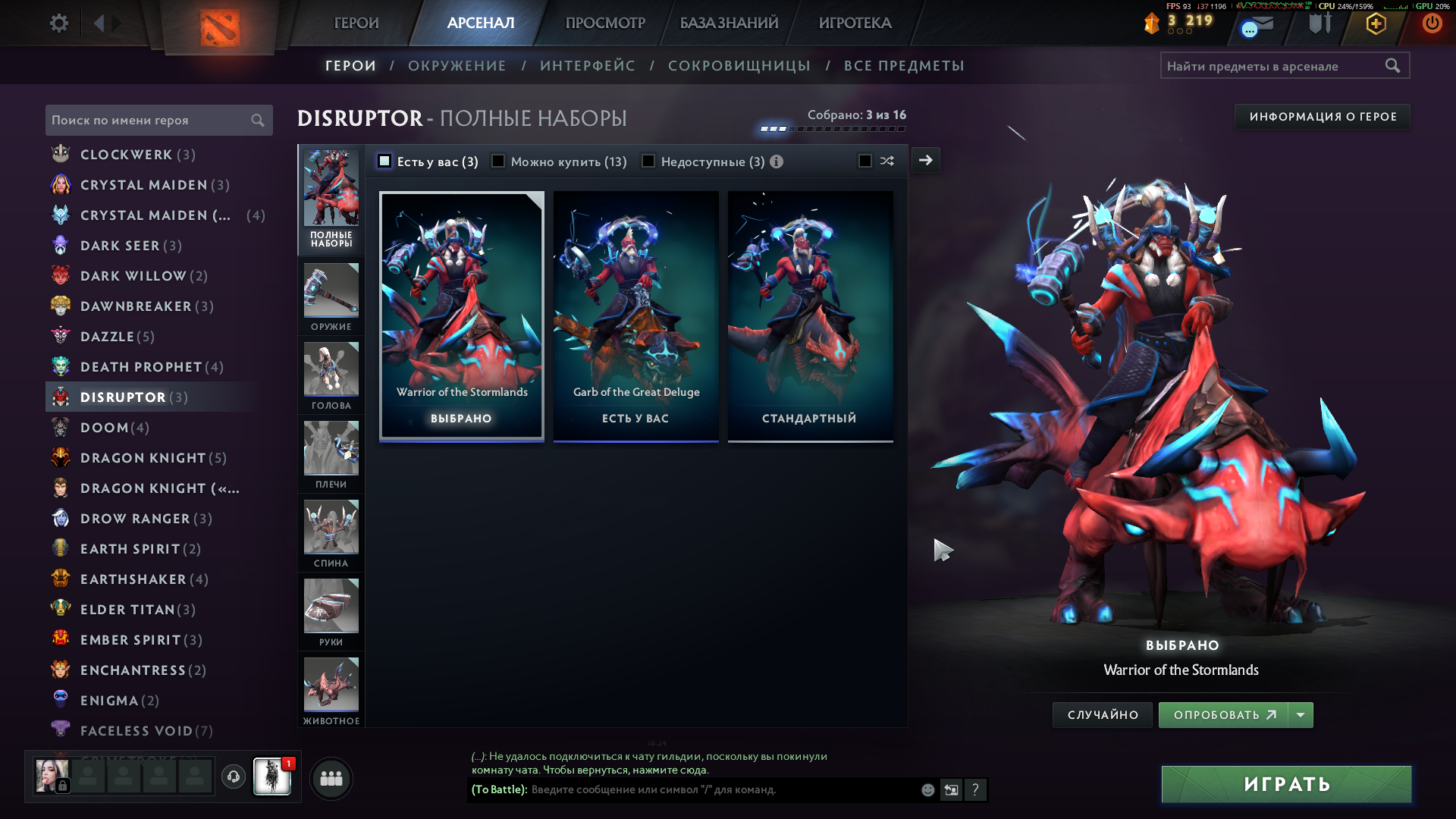1456x819 pixels.
Task: Enable the Можно купить filter
Action: 498,161
